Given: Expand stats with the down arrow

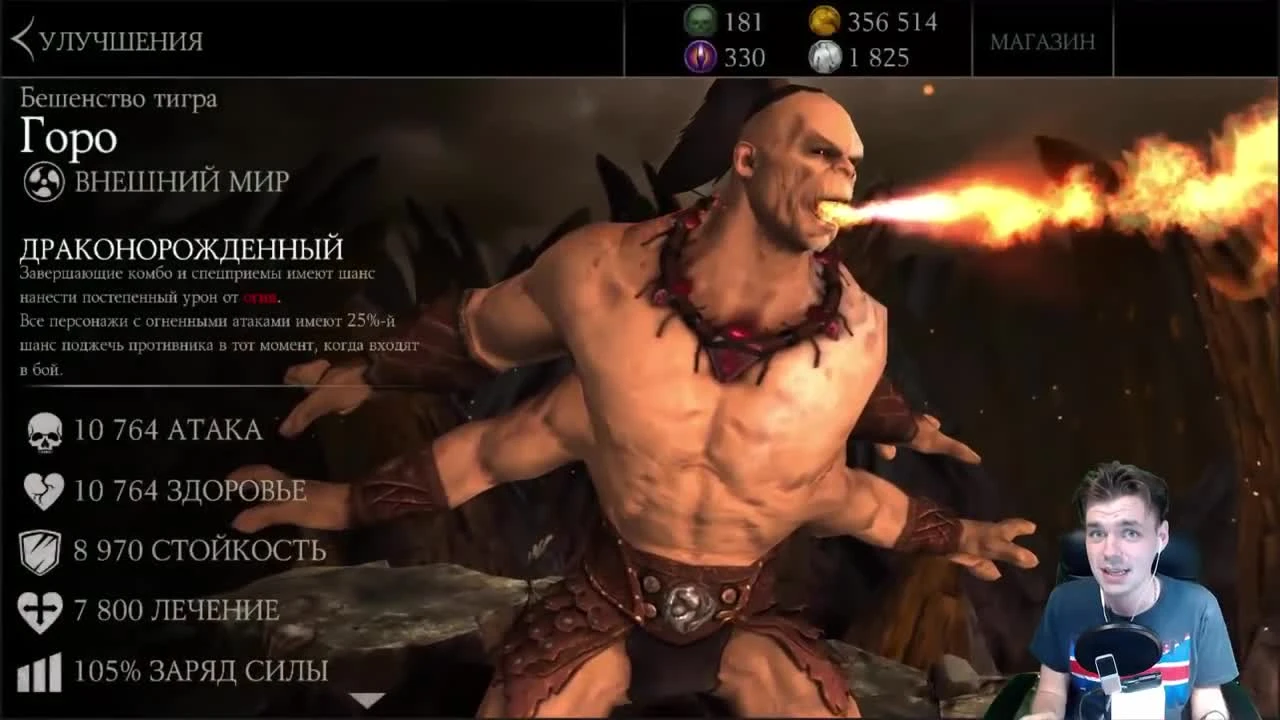Looking at the screenshot, I should tap(368, 700).
